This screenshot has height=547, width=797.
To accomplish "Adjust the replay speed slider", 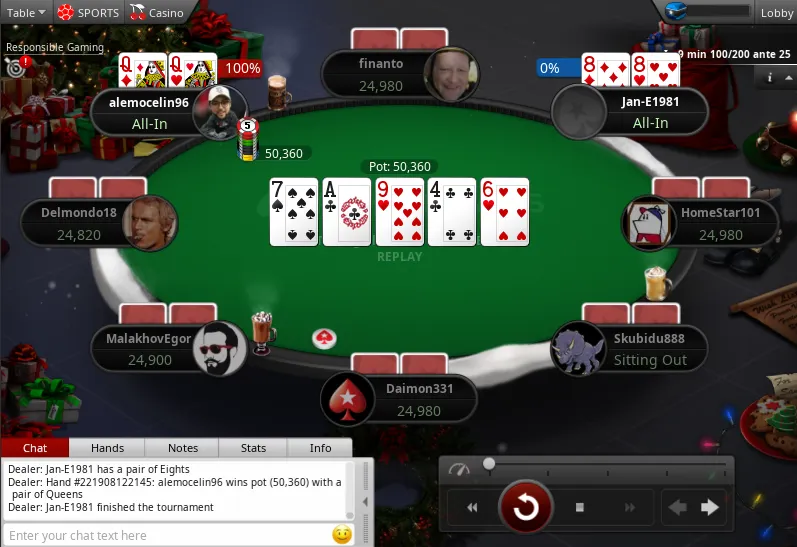I will pos(489,464).
